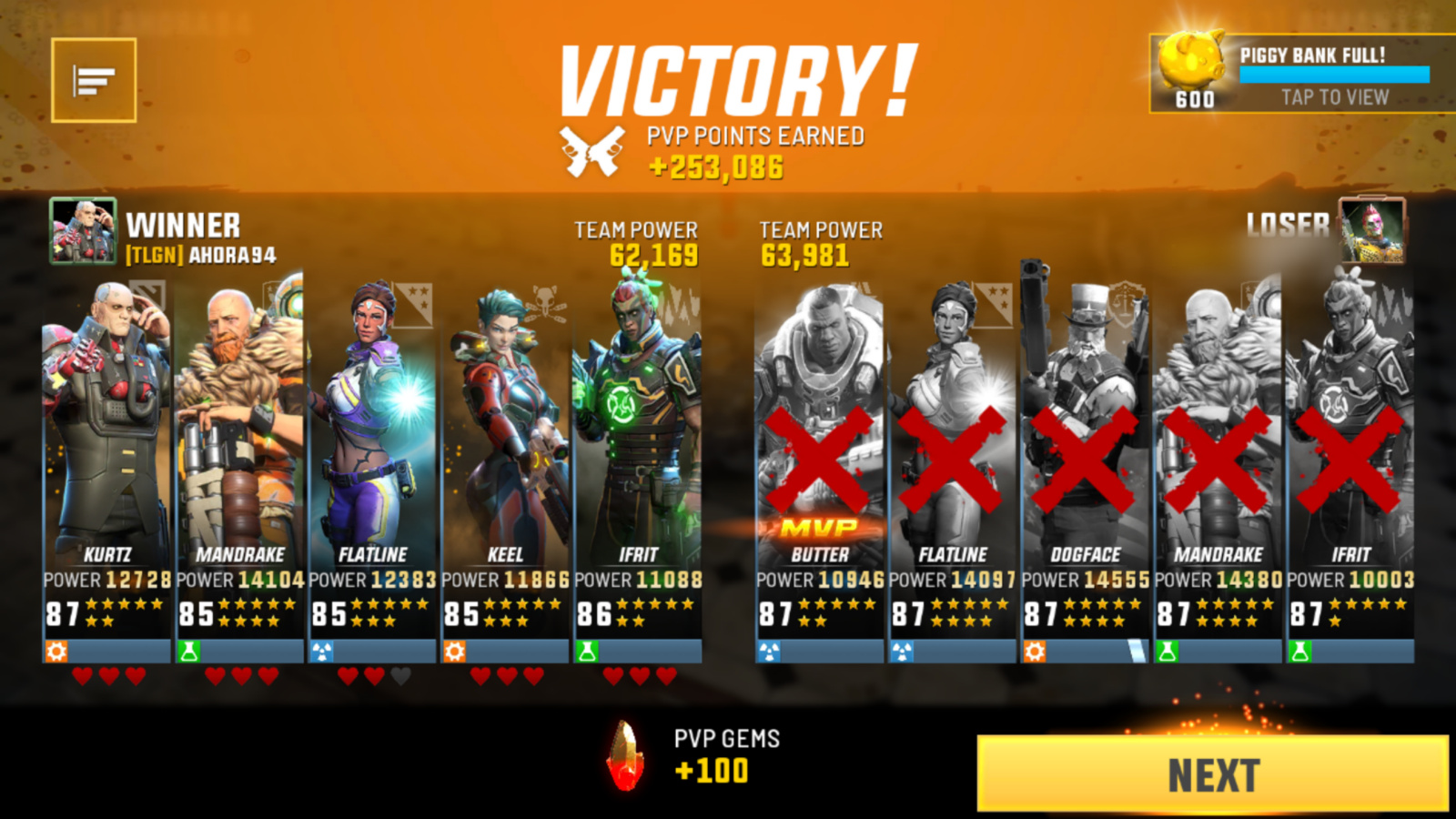Open the top-left menu button
The image size is (1456, 819).
94,80
